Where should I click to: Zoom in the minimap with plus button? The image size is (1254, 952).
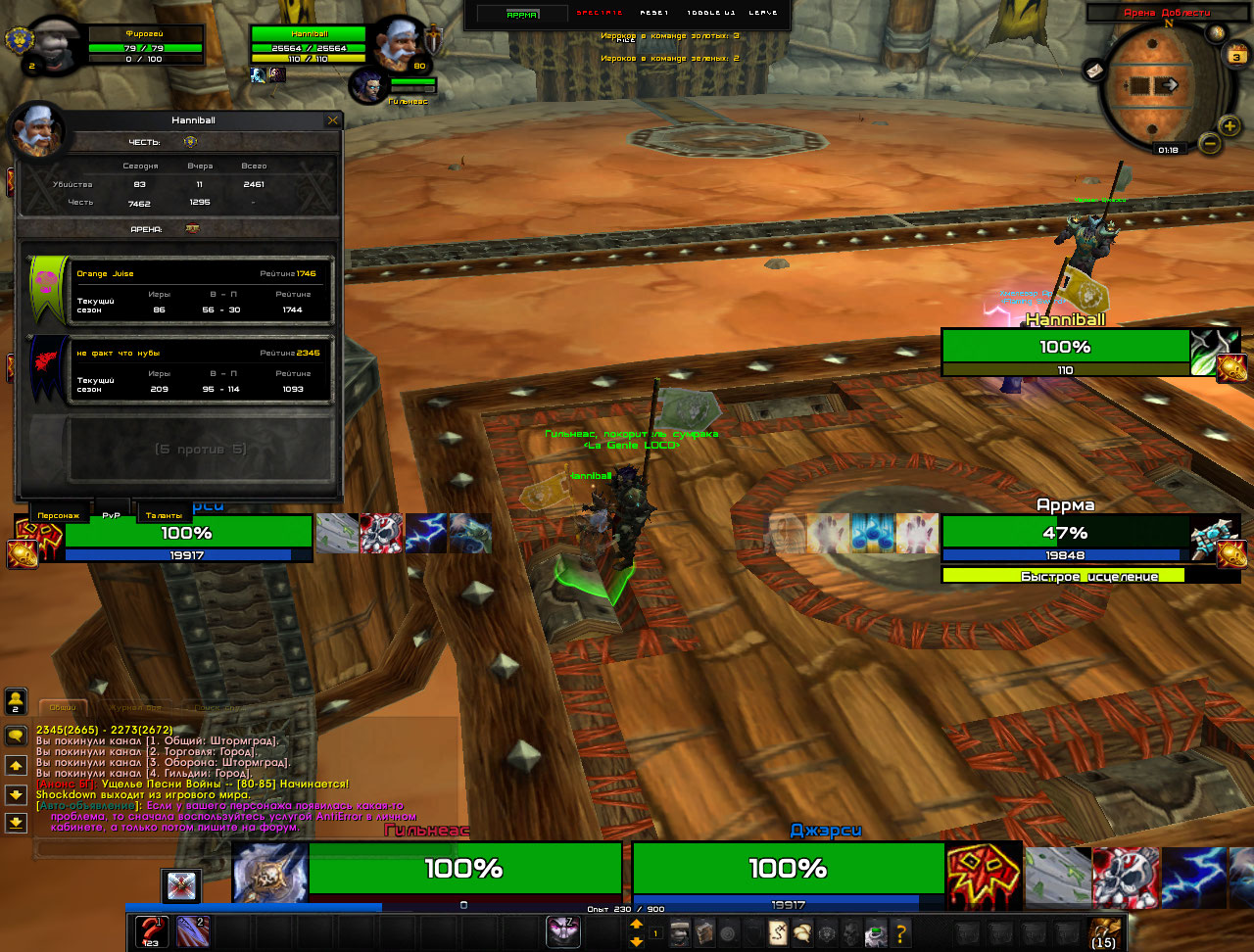(x=1230, y=125)
